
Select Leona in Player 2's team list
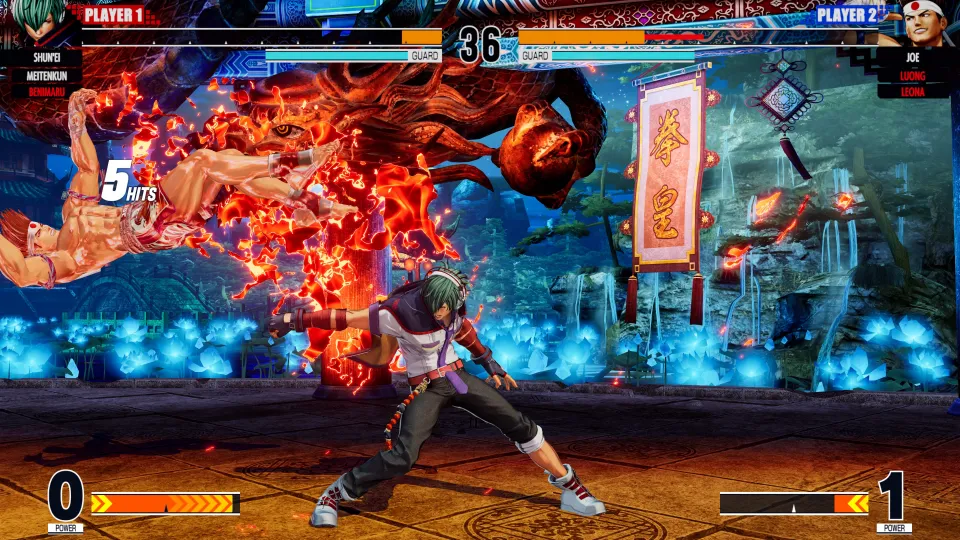(912, 91)
